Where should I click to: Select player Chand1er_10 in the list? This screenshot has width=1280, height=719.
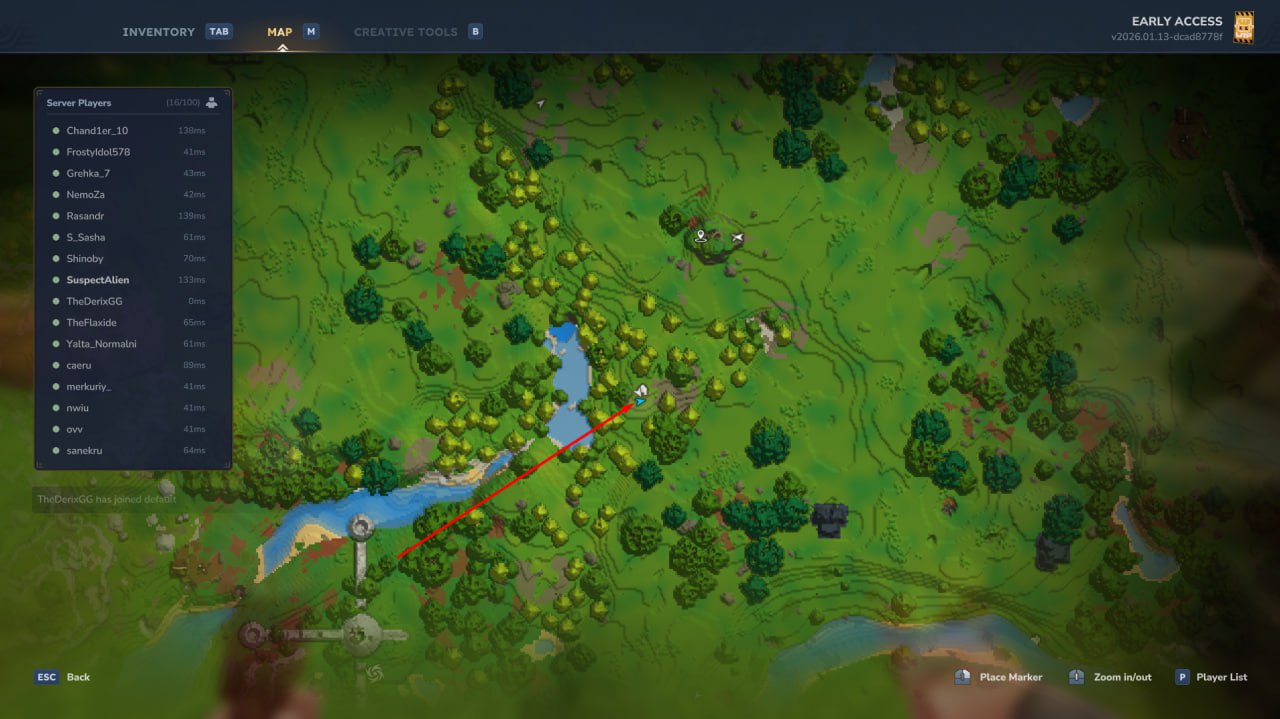pyautogui.click(x=97, y=131)
